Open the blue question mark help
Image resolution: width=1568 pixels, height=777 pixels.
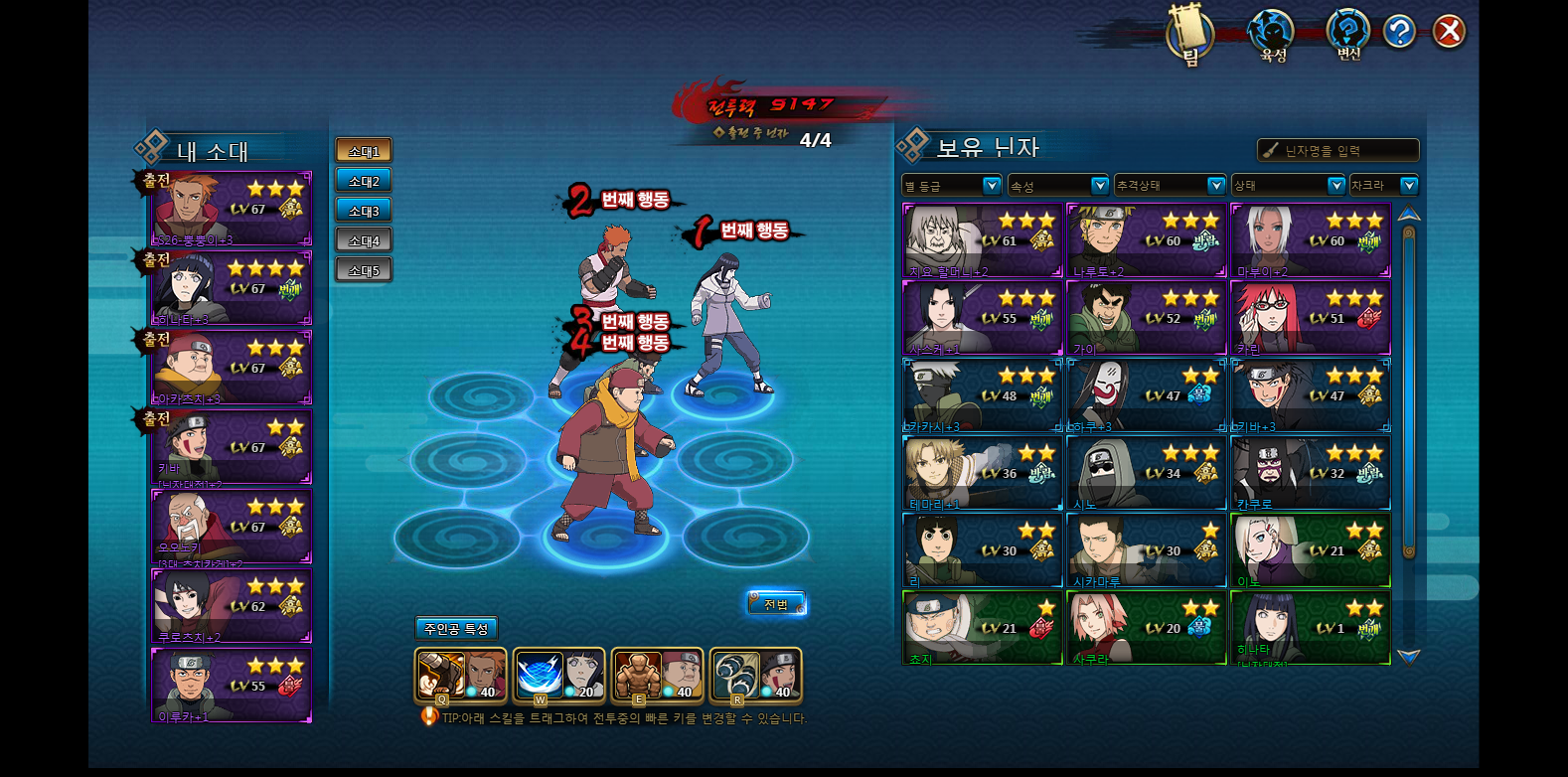tap(1399, 32)
